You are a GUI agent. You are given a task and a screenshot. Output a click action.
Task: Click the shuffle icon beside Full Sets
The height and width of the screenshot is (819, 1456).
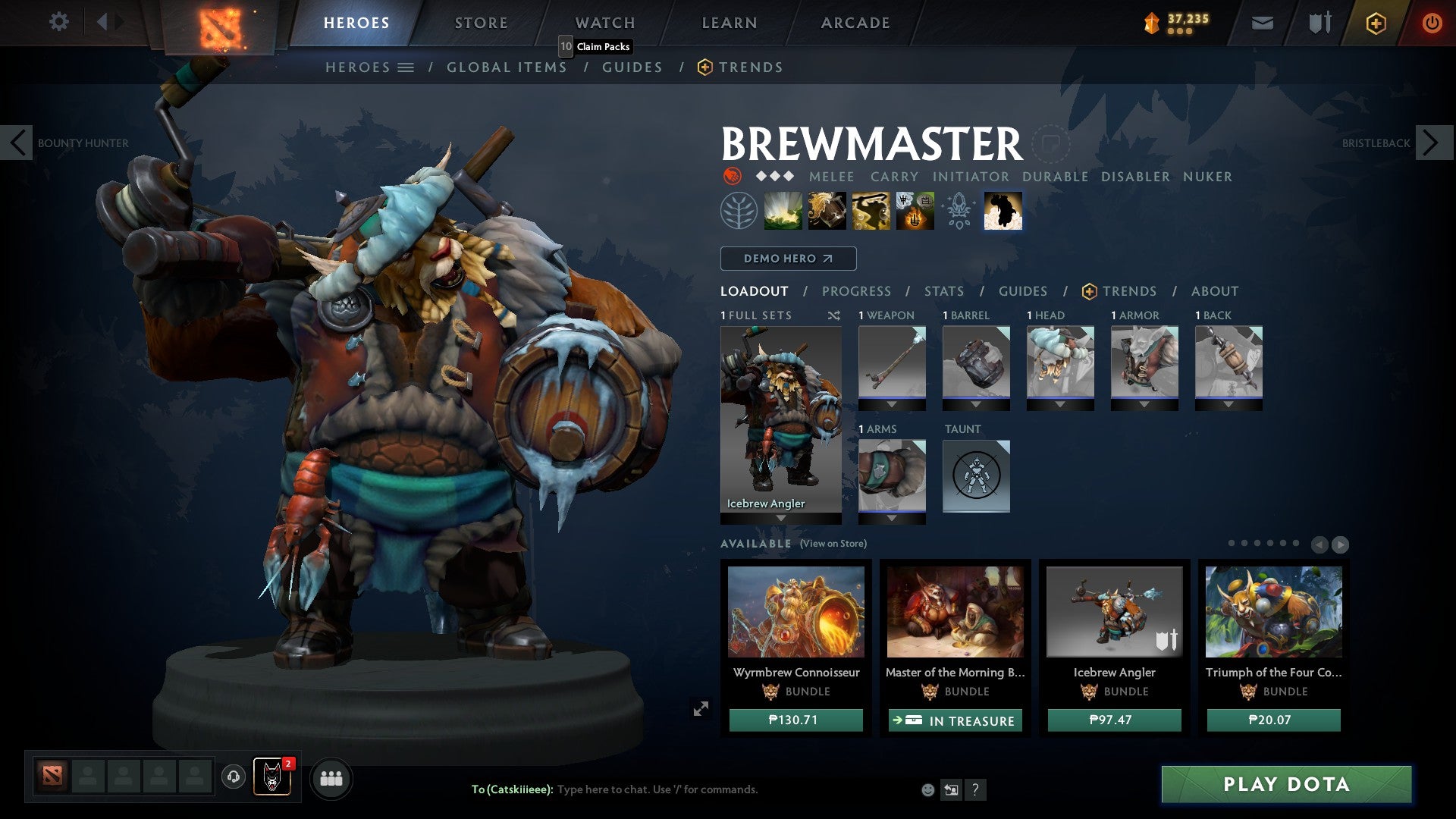click(x=833, y=315)
